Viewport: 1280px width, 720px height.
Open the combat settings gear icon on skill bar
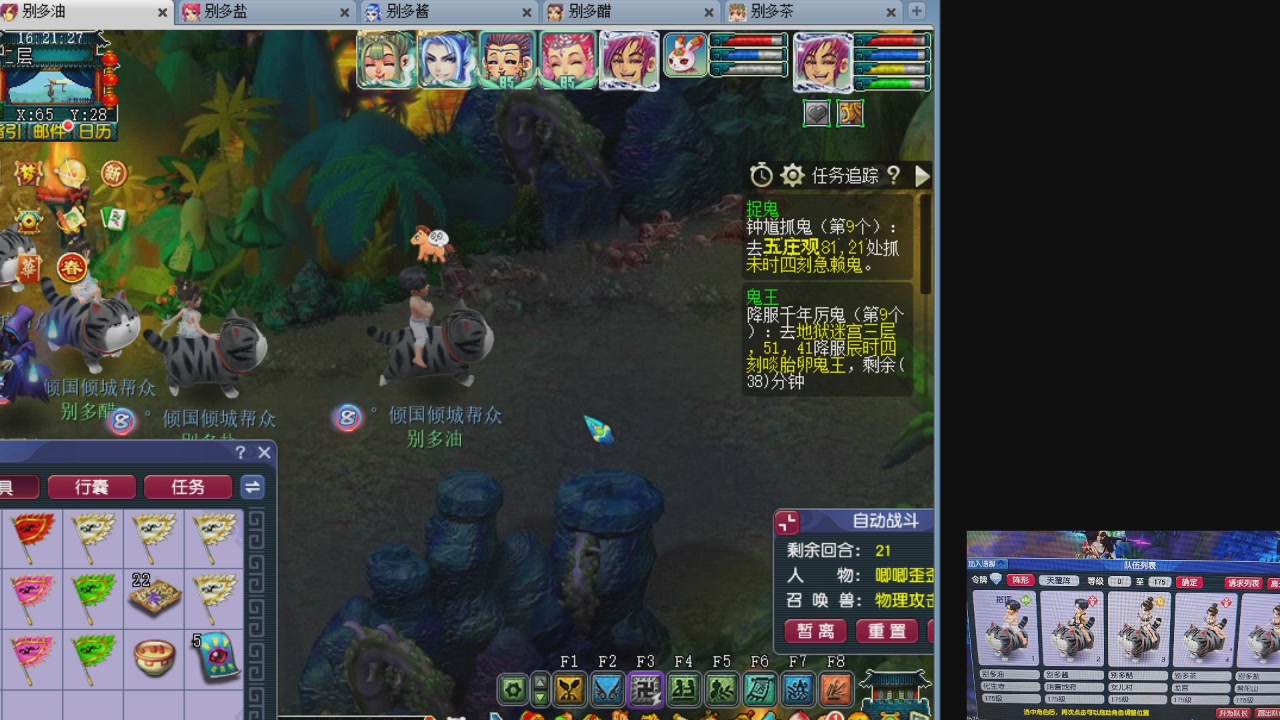514,688
